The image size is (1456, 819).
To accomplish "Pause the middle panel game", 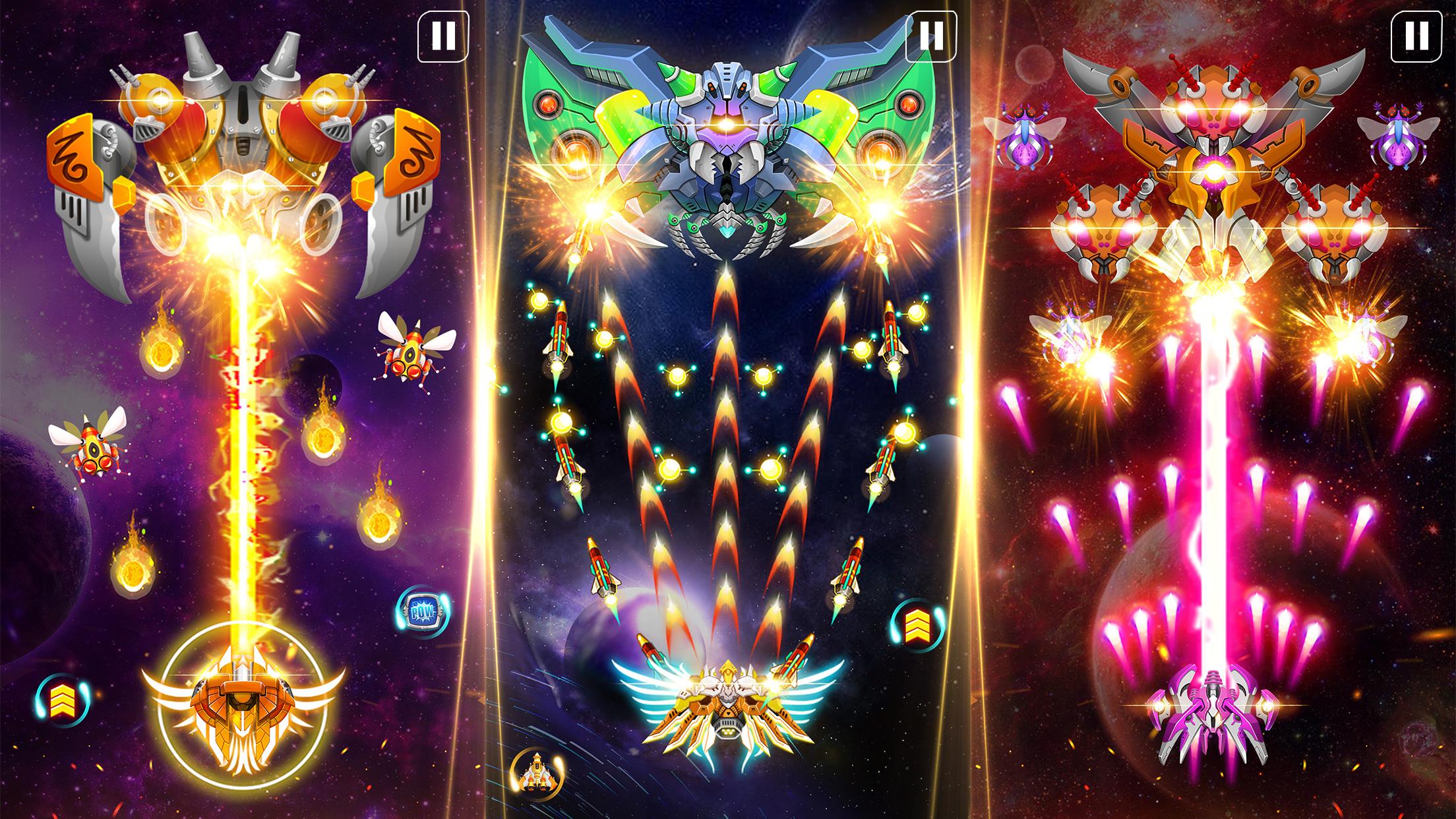I will coord(930,36).
